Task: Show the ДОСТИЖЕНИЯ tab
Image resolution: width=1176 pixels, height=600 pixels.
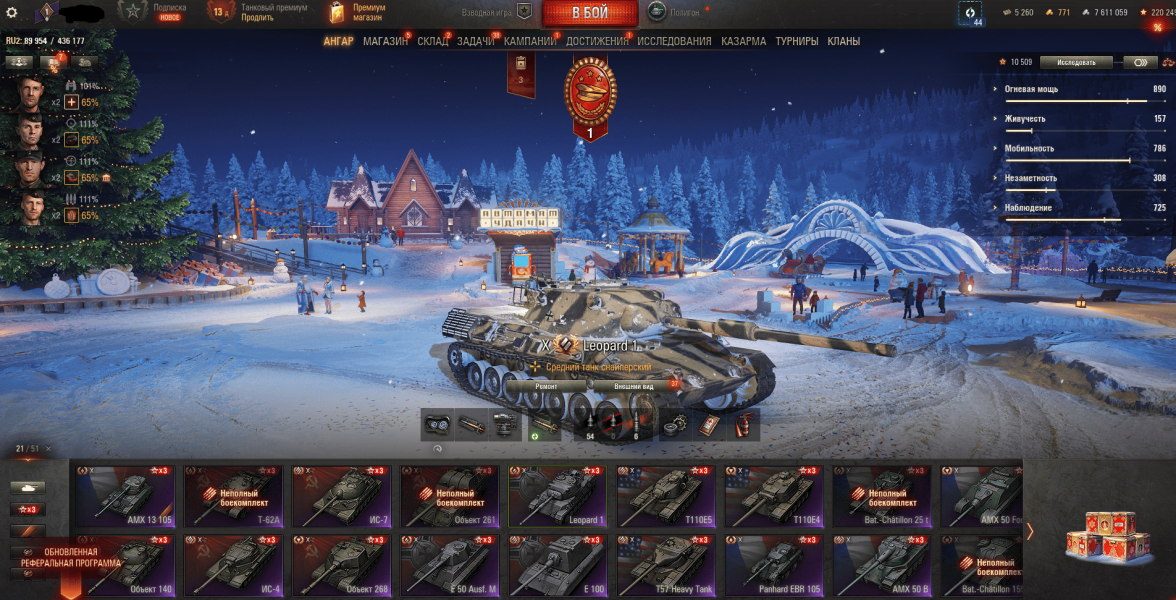Action: [x=596, y=41]
